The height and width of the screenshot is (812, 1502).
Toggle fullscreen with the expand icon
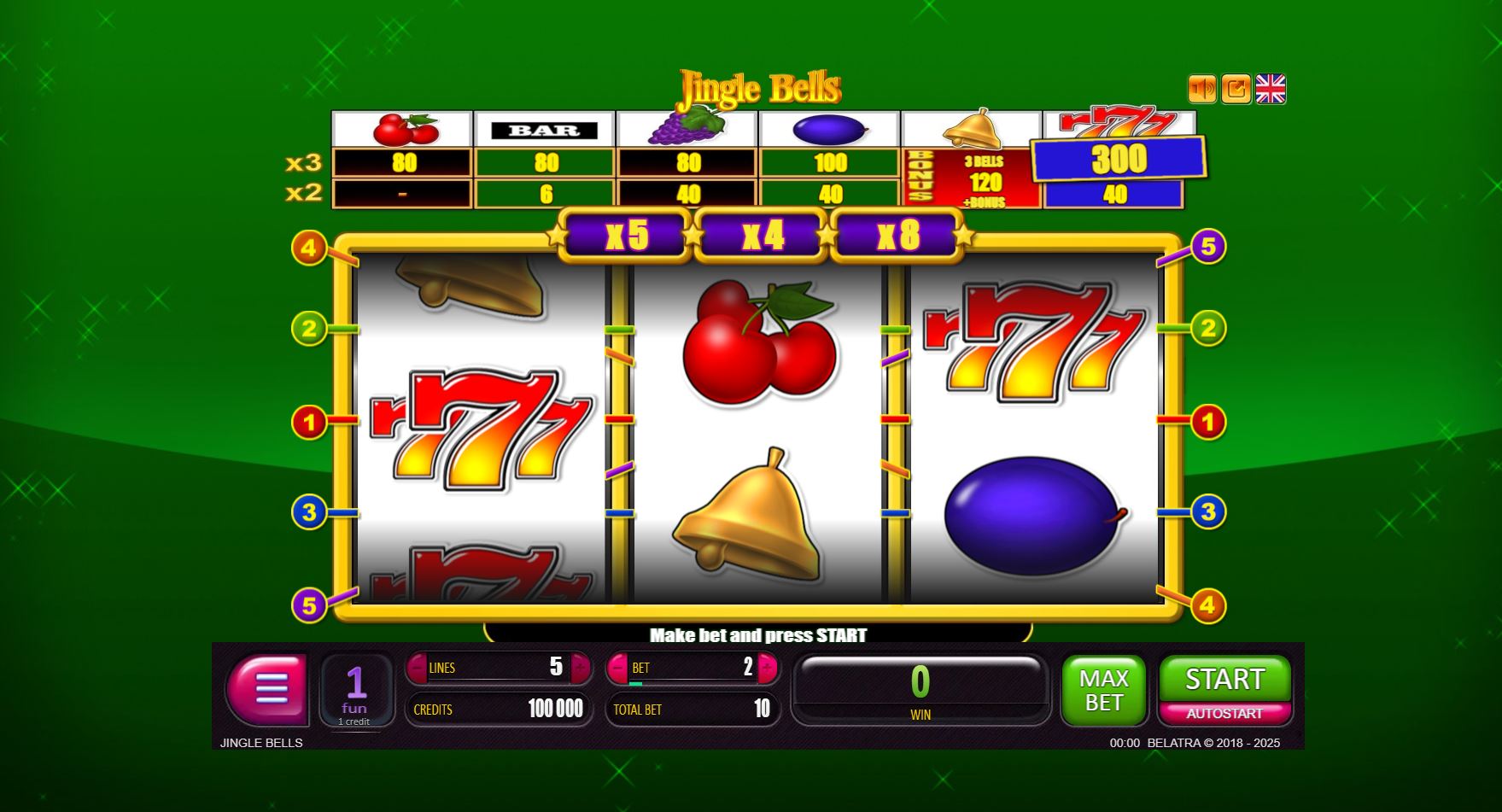pyautogui.click(x=1235, y=89)
